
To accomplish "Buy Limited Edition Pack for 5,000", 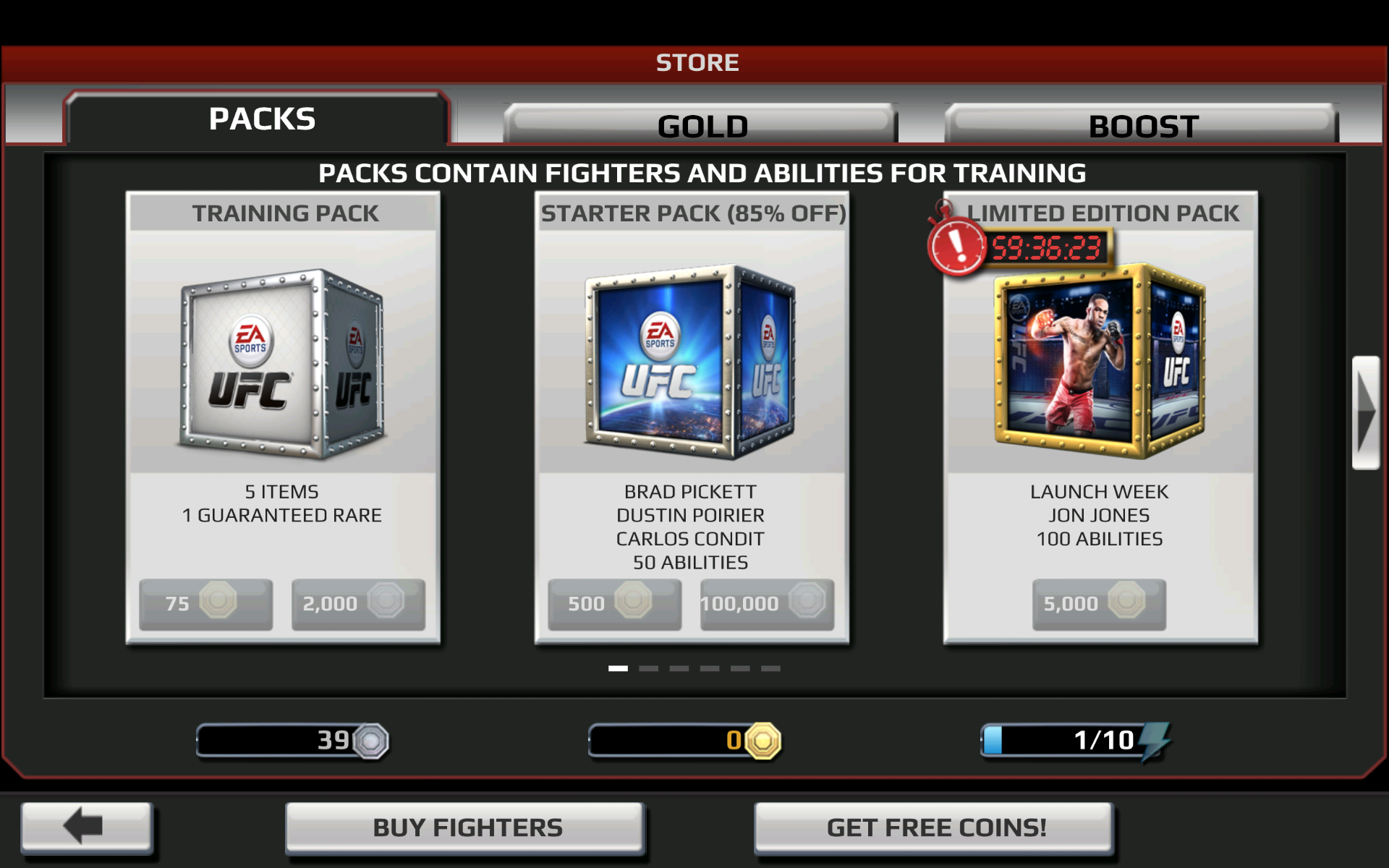I will [x=1099, y=603].
